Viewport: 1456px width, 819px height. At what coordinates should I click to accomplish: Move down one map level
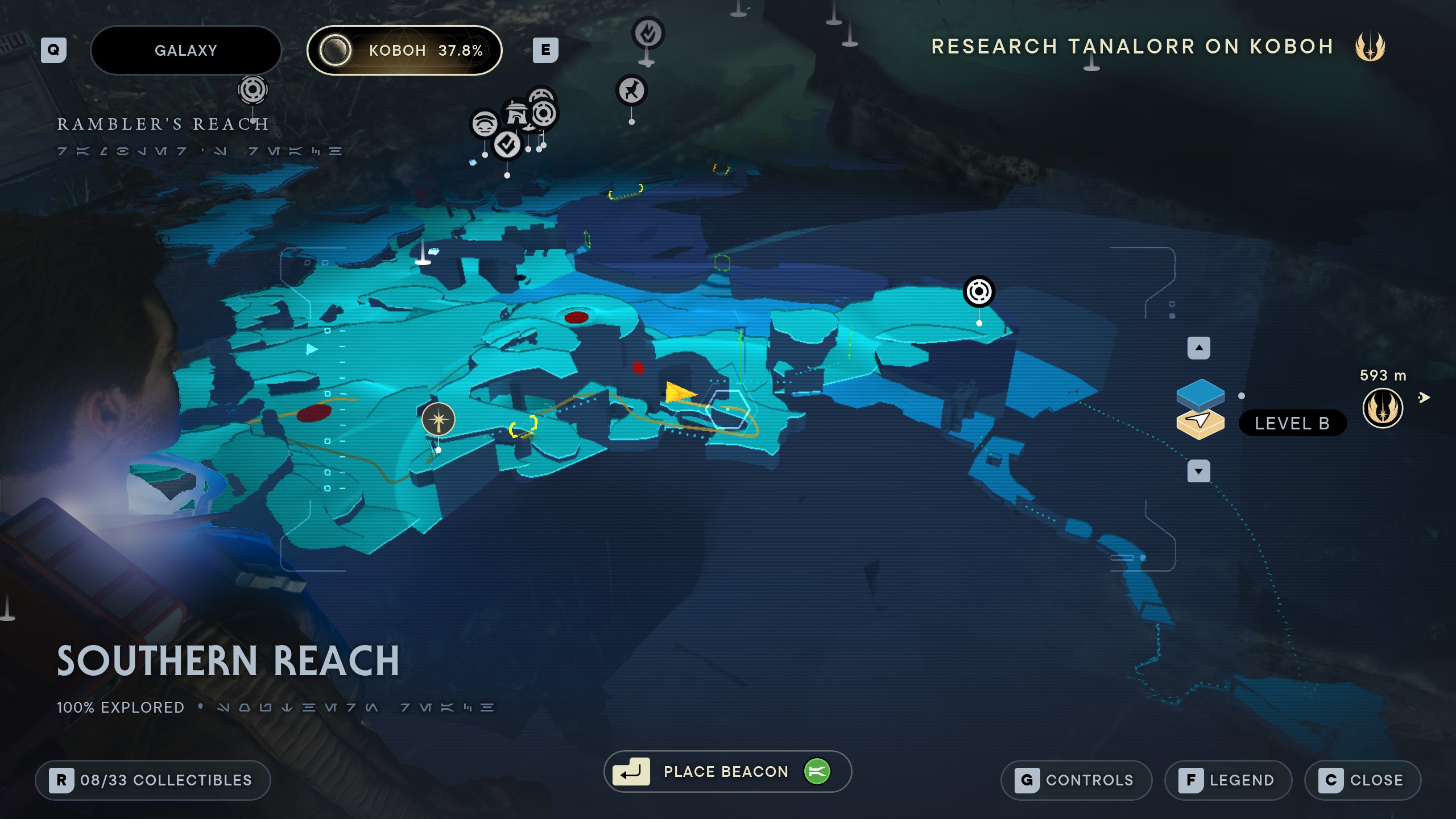click(1198, 471)
